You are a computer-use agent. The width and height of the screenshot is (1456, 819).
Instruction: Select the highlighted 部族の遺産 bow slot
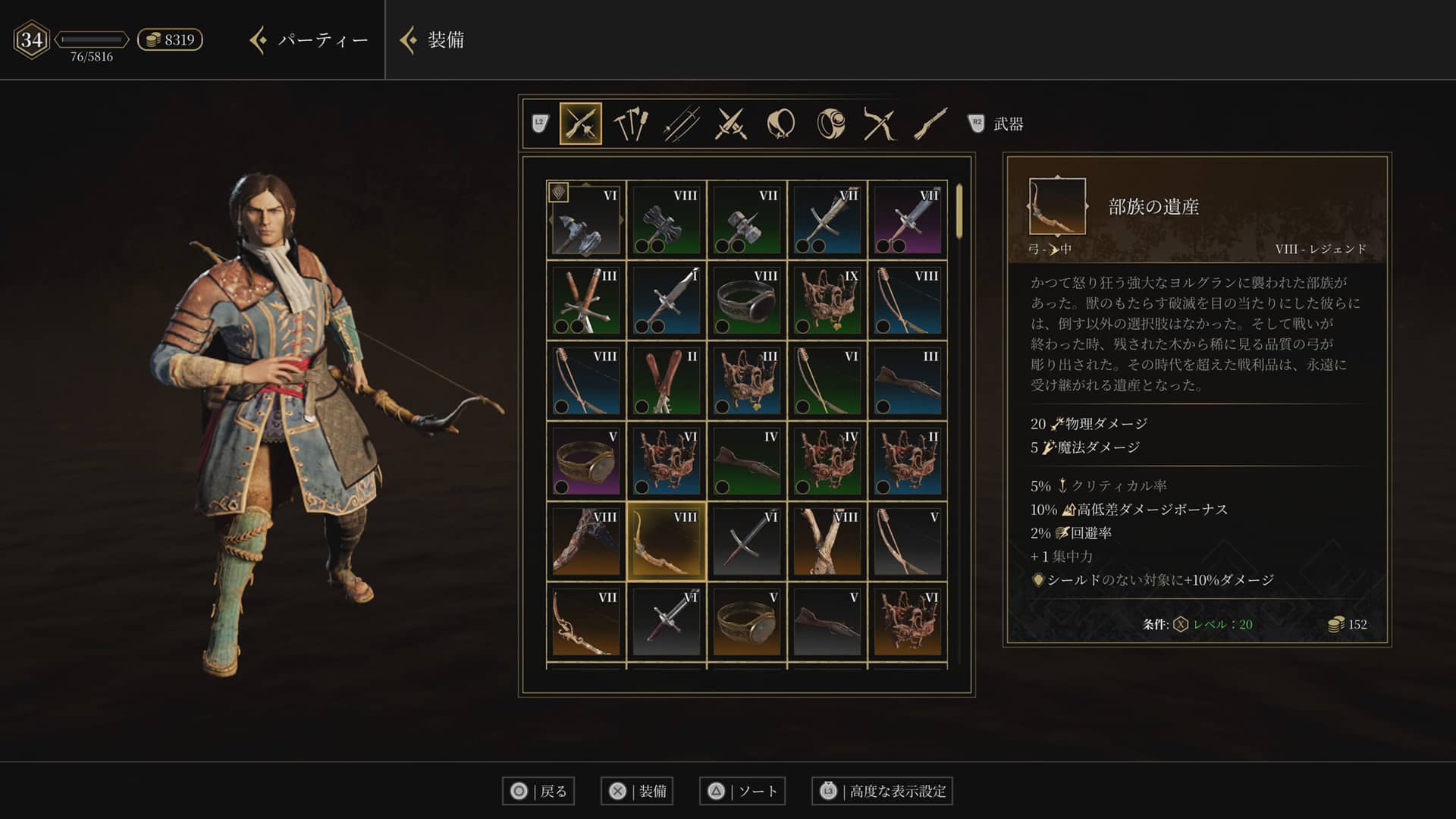coord(667,541)
